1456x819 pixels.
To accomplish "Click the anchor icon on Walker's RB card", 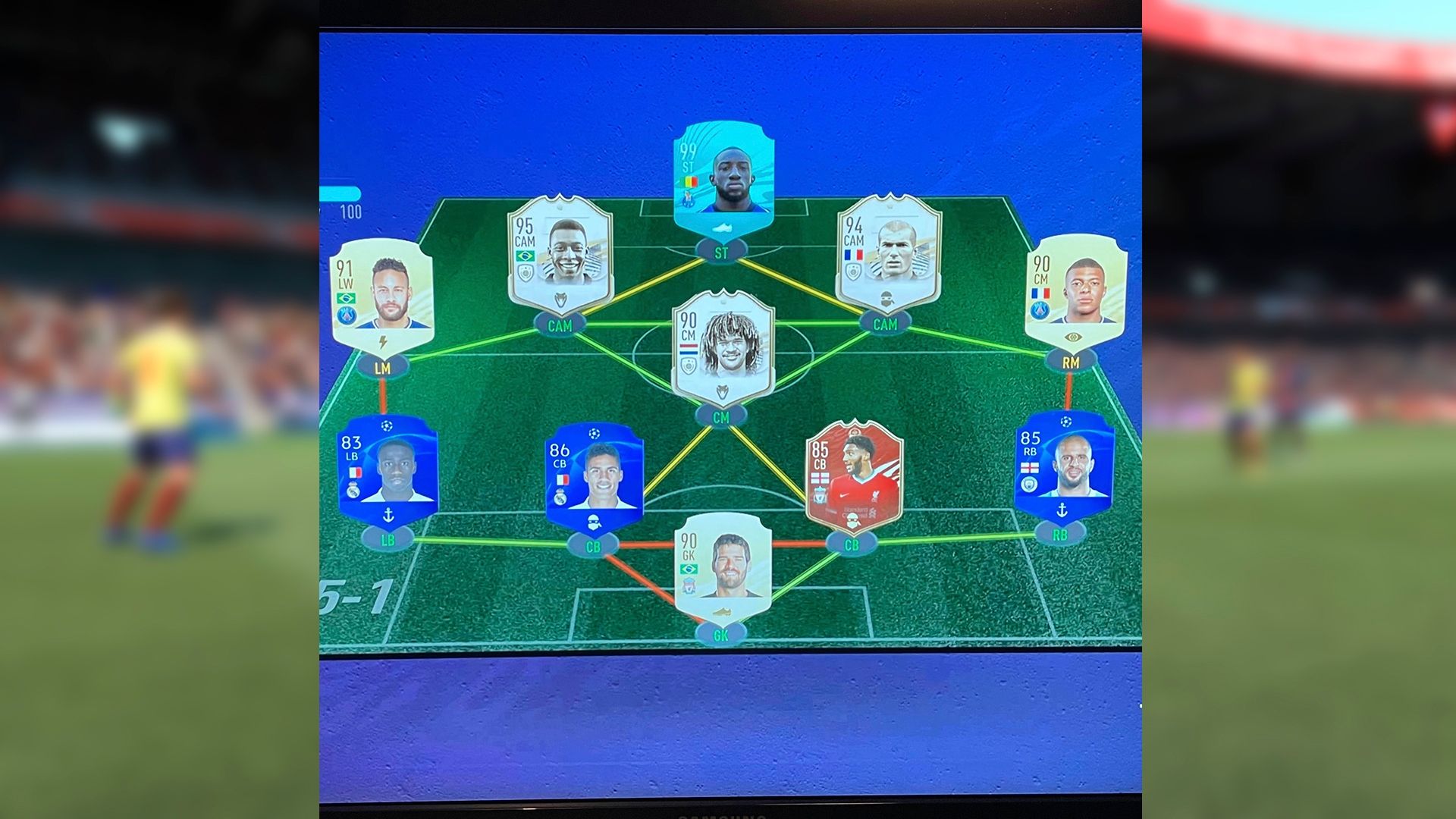I will pos(1062,510).
